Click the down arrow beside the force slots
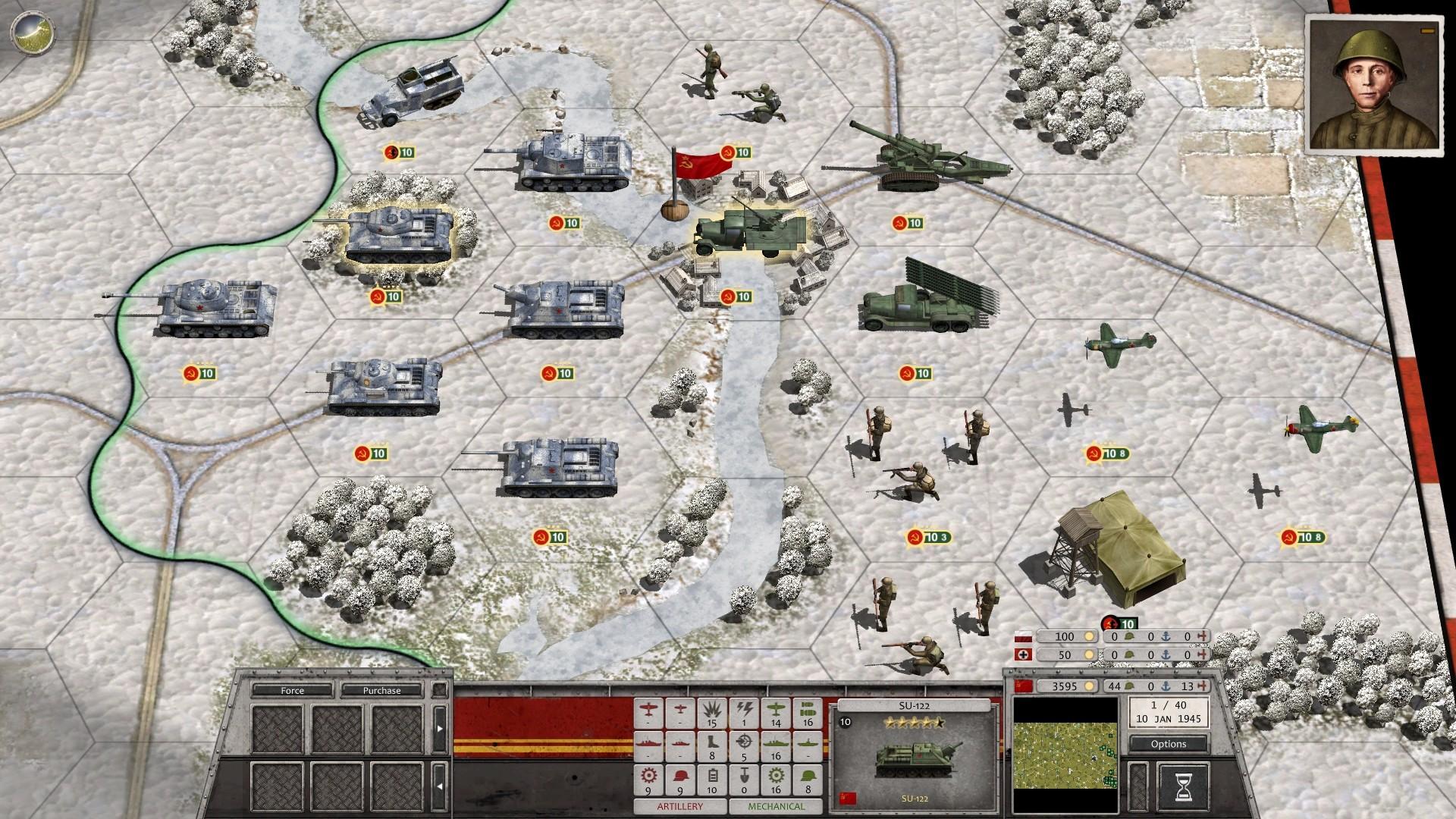Image resolution: width=1456 pixels, height=819 pixels. (x=440, y=786)
